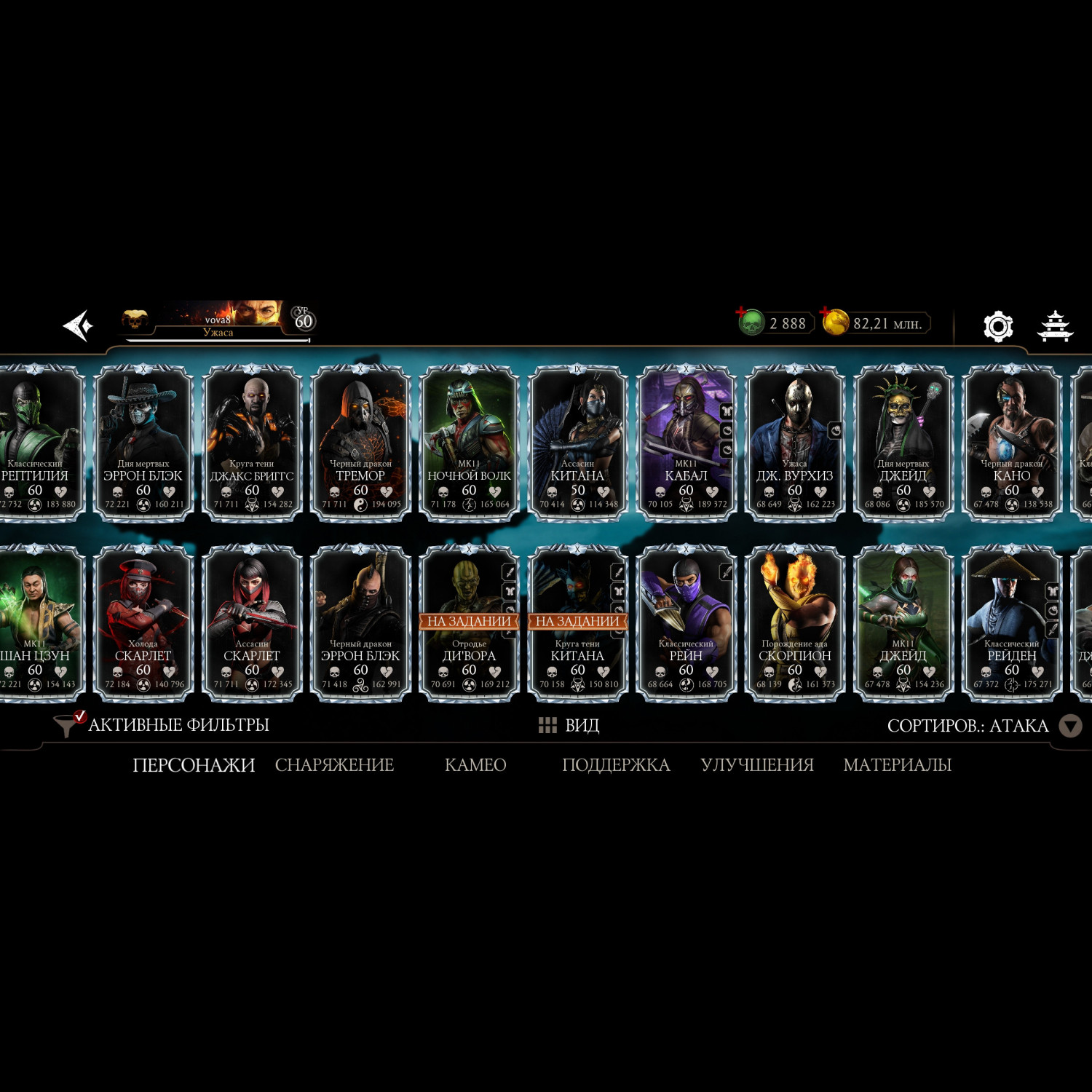The height and width of the screenshot is (1092, 1092).
Task: Switch to the Улучшения tab
Action: [757, 765]
